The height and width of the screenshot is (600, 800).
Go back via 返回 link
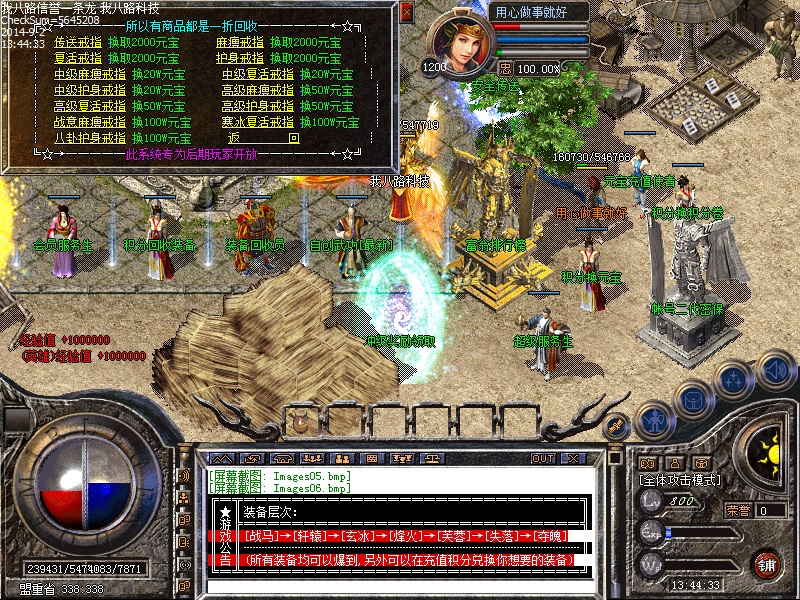click(263, 137)
